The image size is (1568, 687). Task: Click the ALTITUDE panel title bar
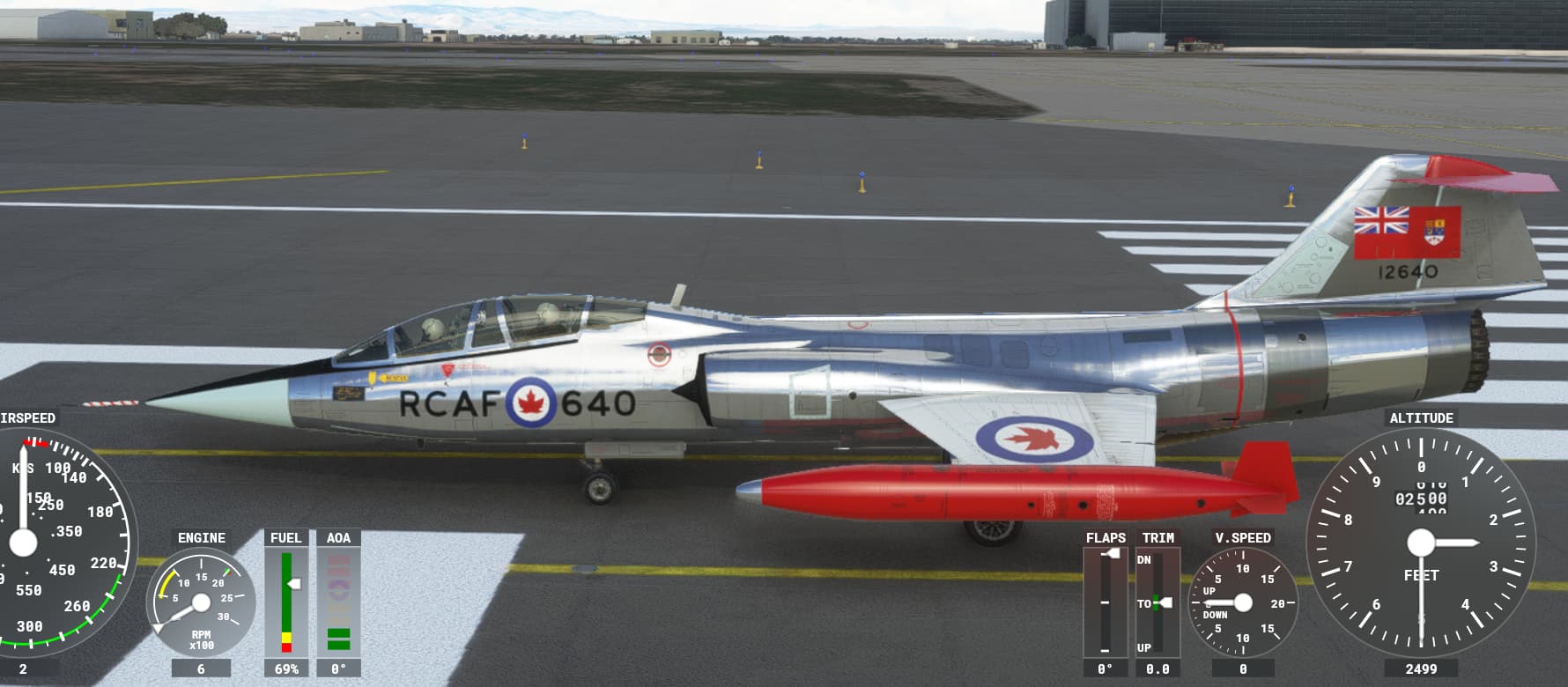tap(1421, 418)
